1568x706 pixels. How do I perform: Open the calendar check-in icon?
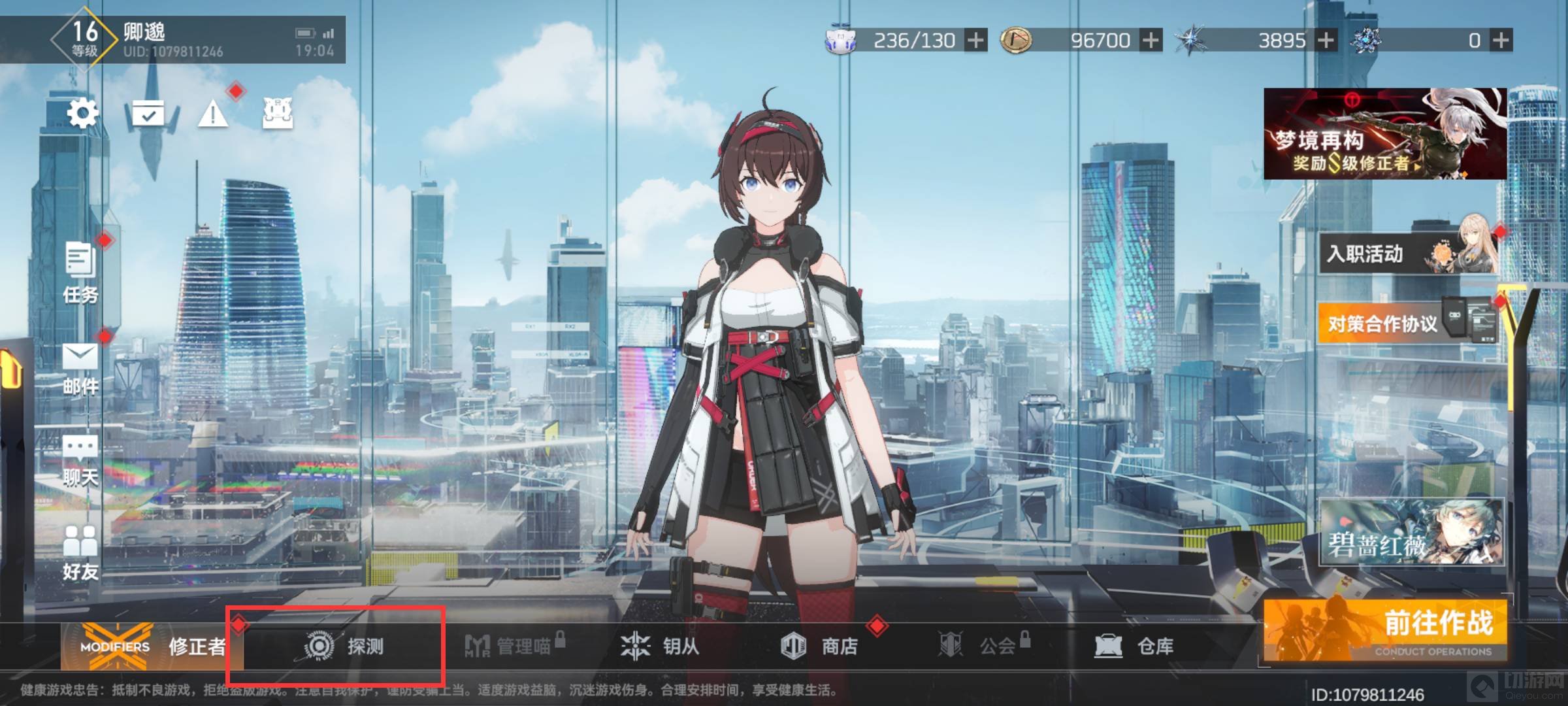(x=148, y=114)
